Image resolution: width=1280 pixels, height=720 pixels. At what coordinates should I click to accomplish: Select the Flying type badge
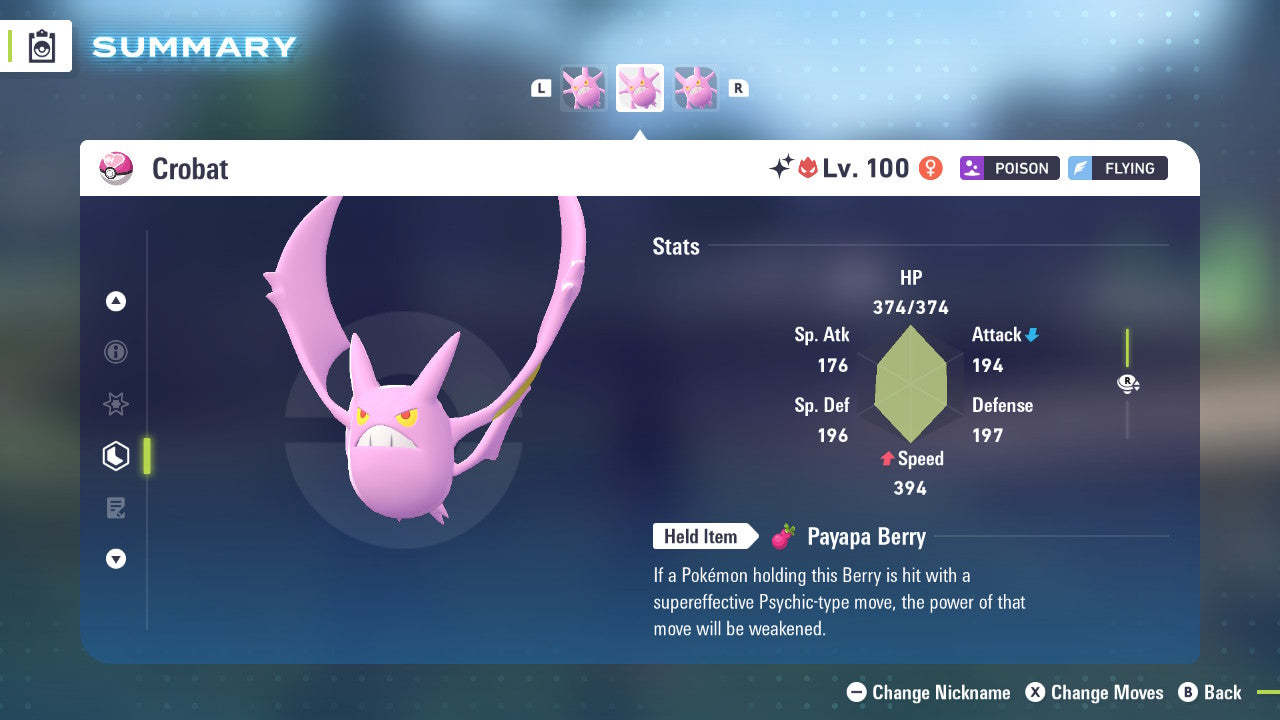(1117, 168)
